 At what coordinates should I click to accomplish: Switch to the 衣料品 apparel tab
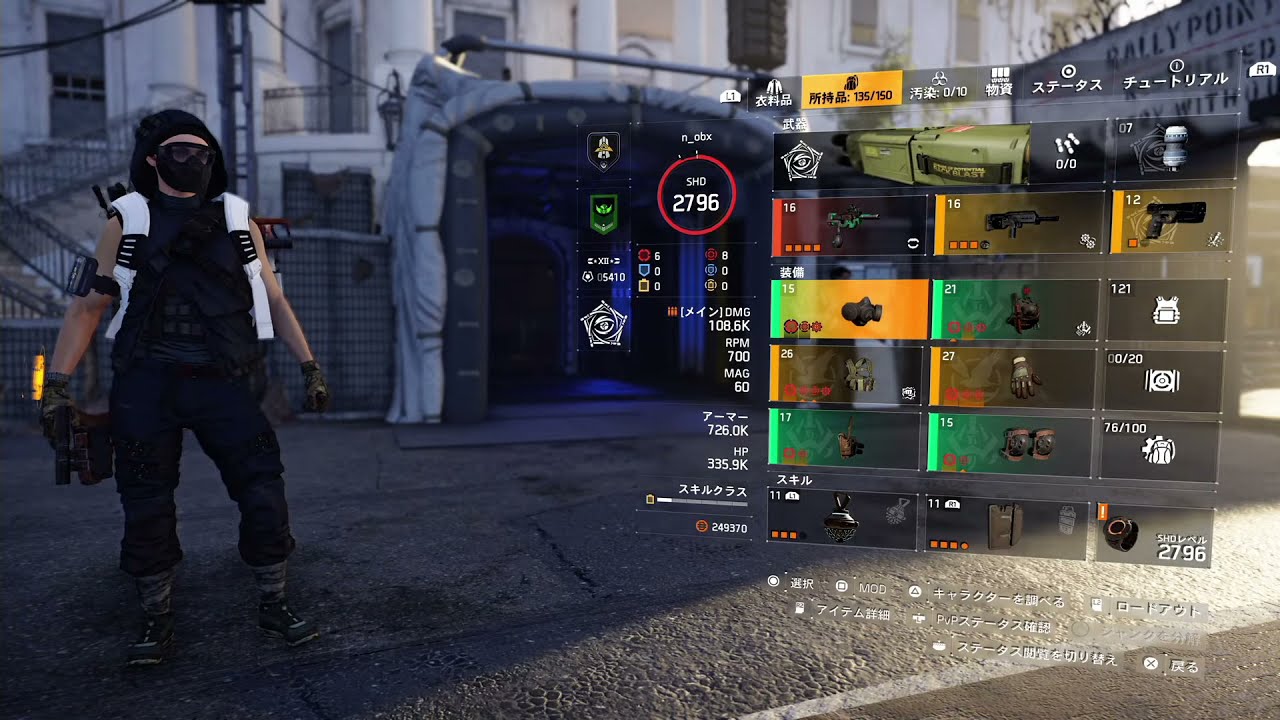point(772,93)
